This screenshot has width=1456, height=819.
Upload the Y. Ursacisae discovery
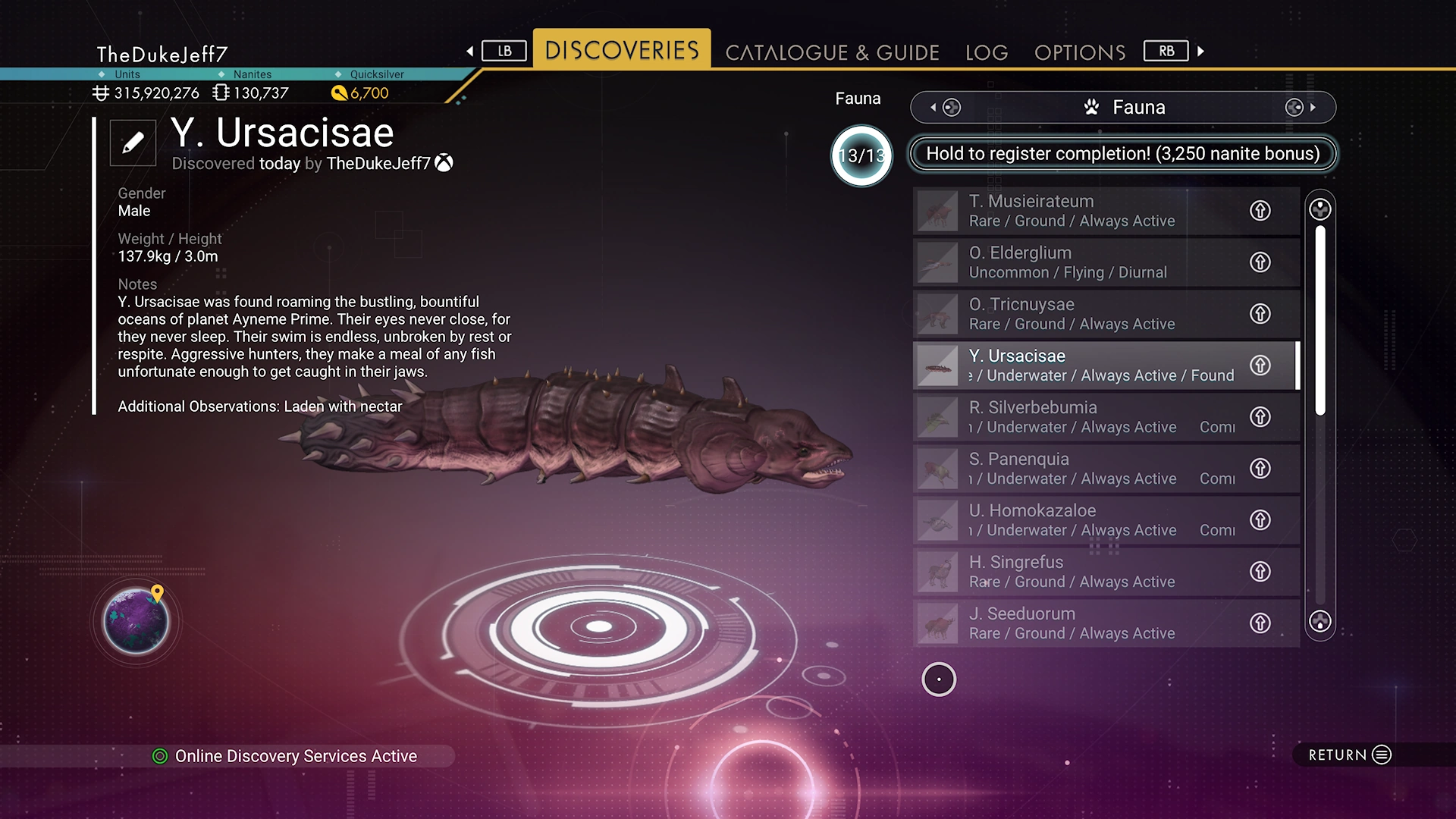(1260, 366)
